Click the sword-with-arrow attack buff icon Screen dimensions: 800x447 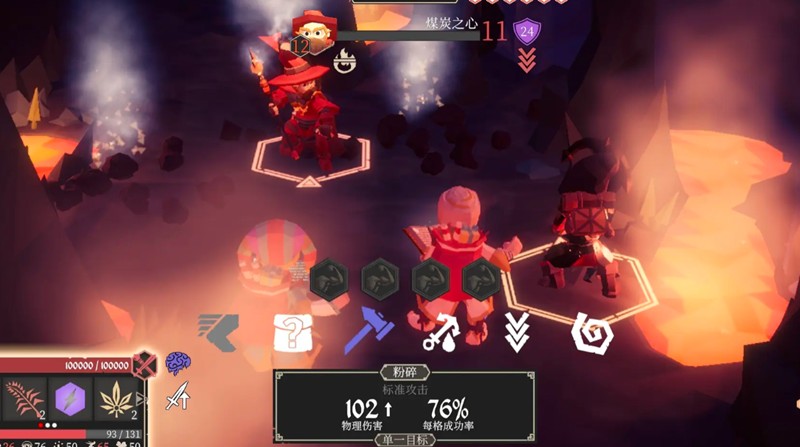click(178, 398)
